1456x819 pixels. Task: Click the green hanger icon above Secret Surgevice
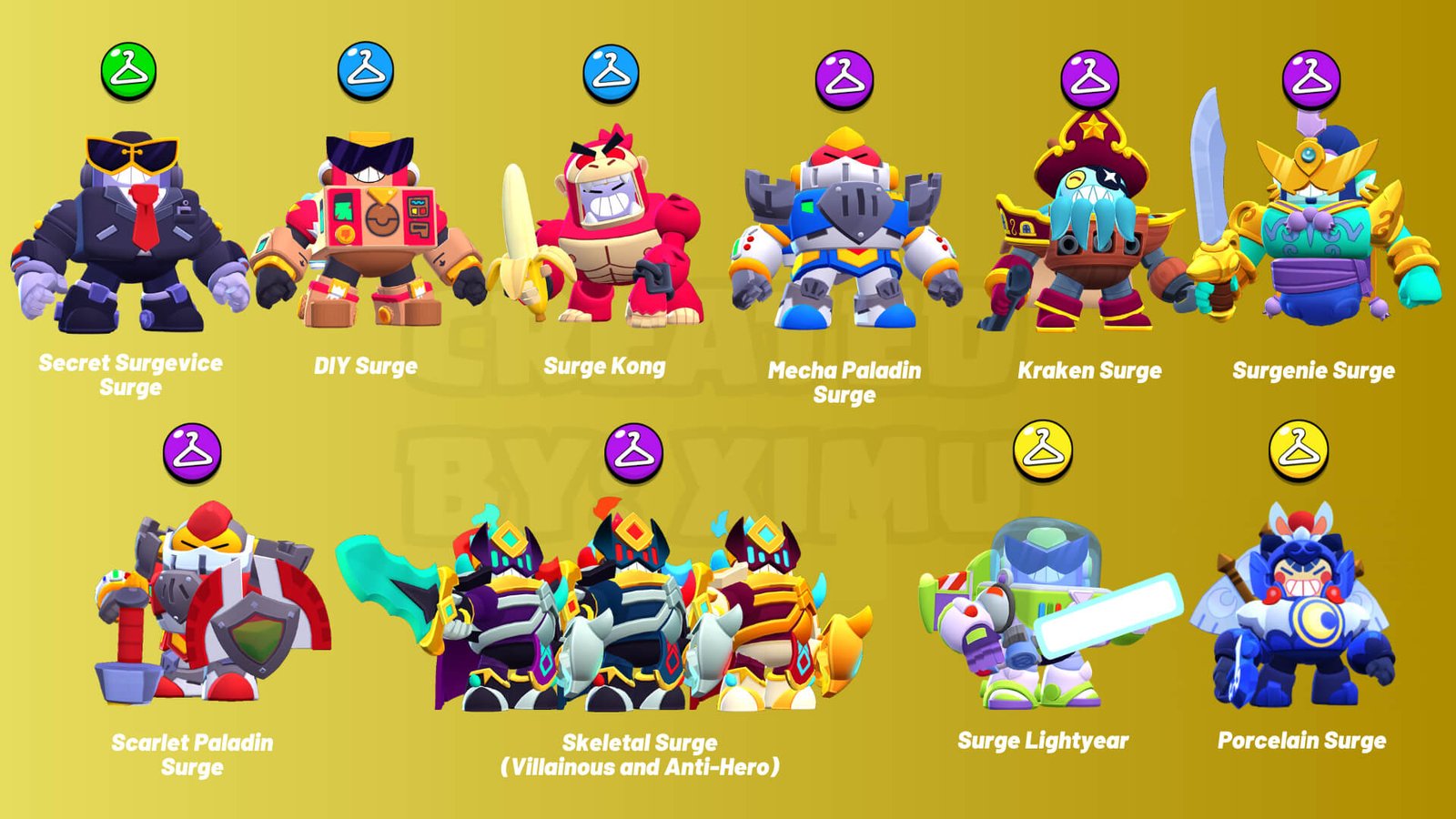click(128, 71)
